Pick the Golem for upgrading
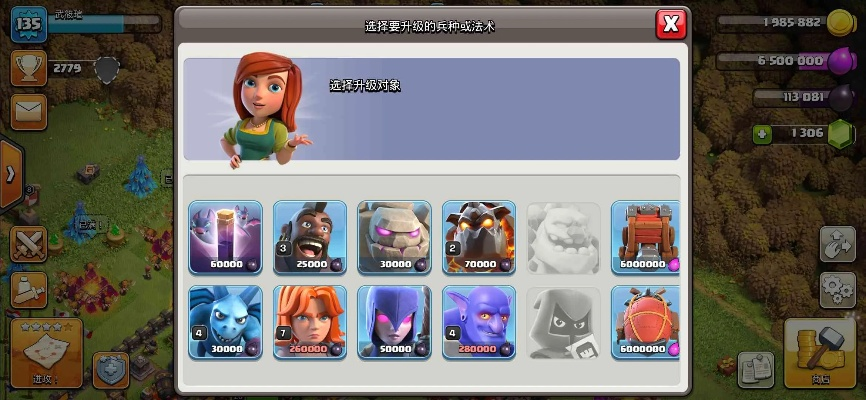Image resolution: width=866 pixels, height=400 pixels. coord(394,237)
